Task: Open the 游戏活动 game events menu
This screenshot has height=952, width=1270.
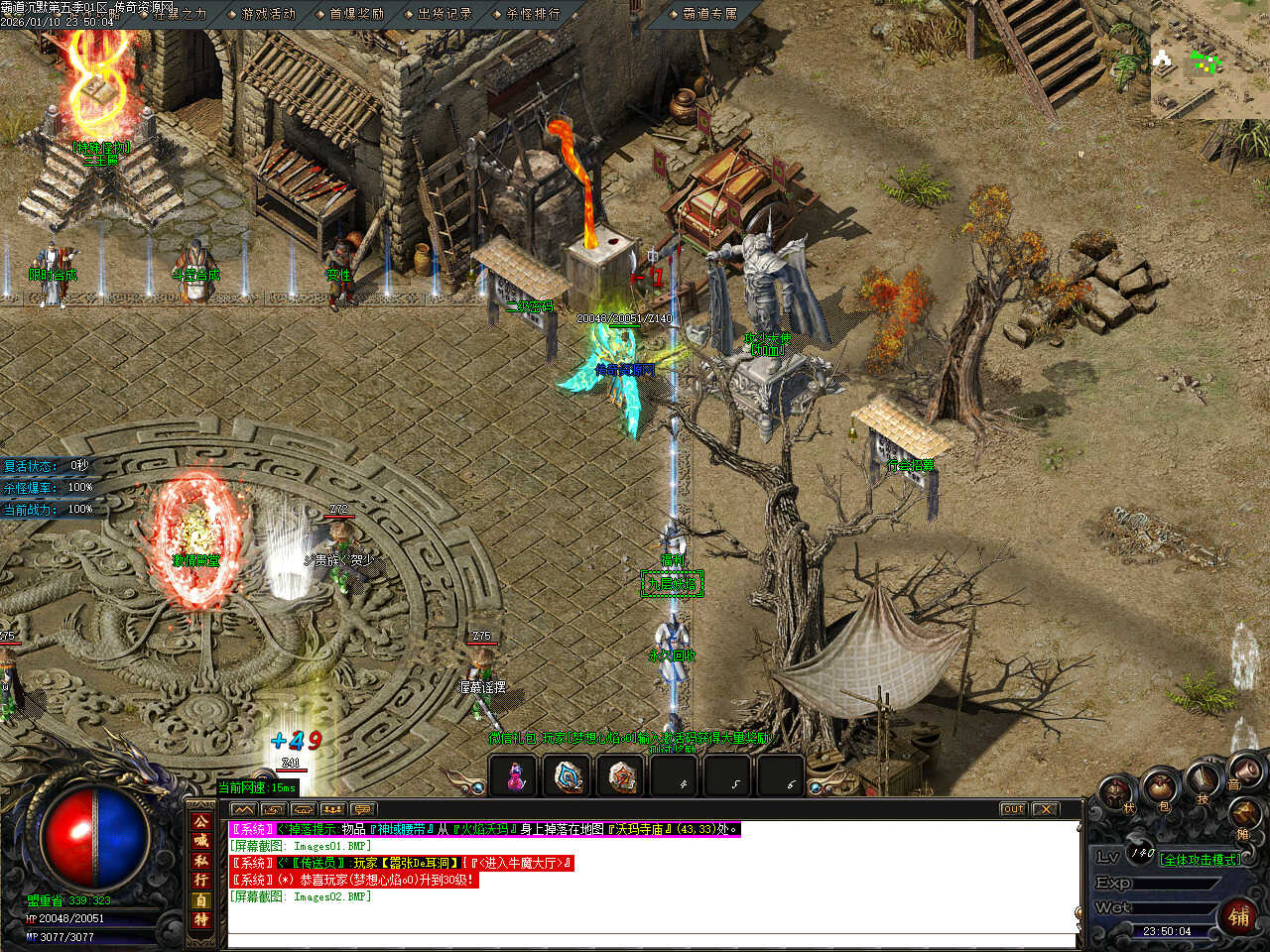Action: (x=268, y=14)
